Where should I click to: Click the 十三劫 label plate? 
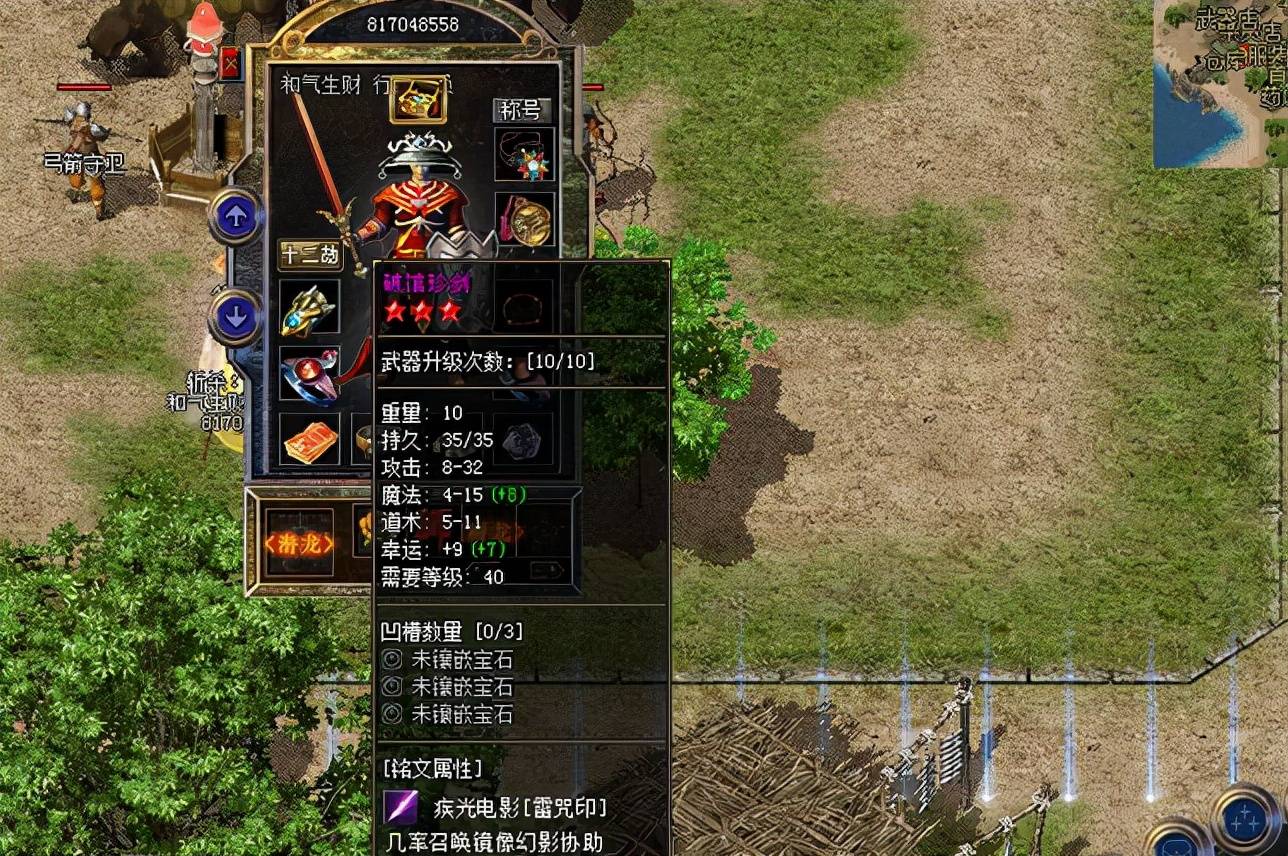(x=312, y=256)
